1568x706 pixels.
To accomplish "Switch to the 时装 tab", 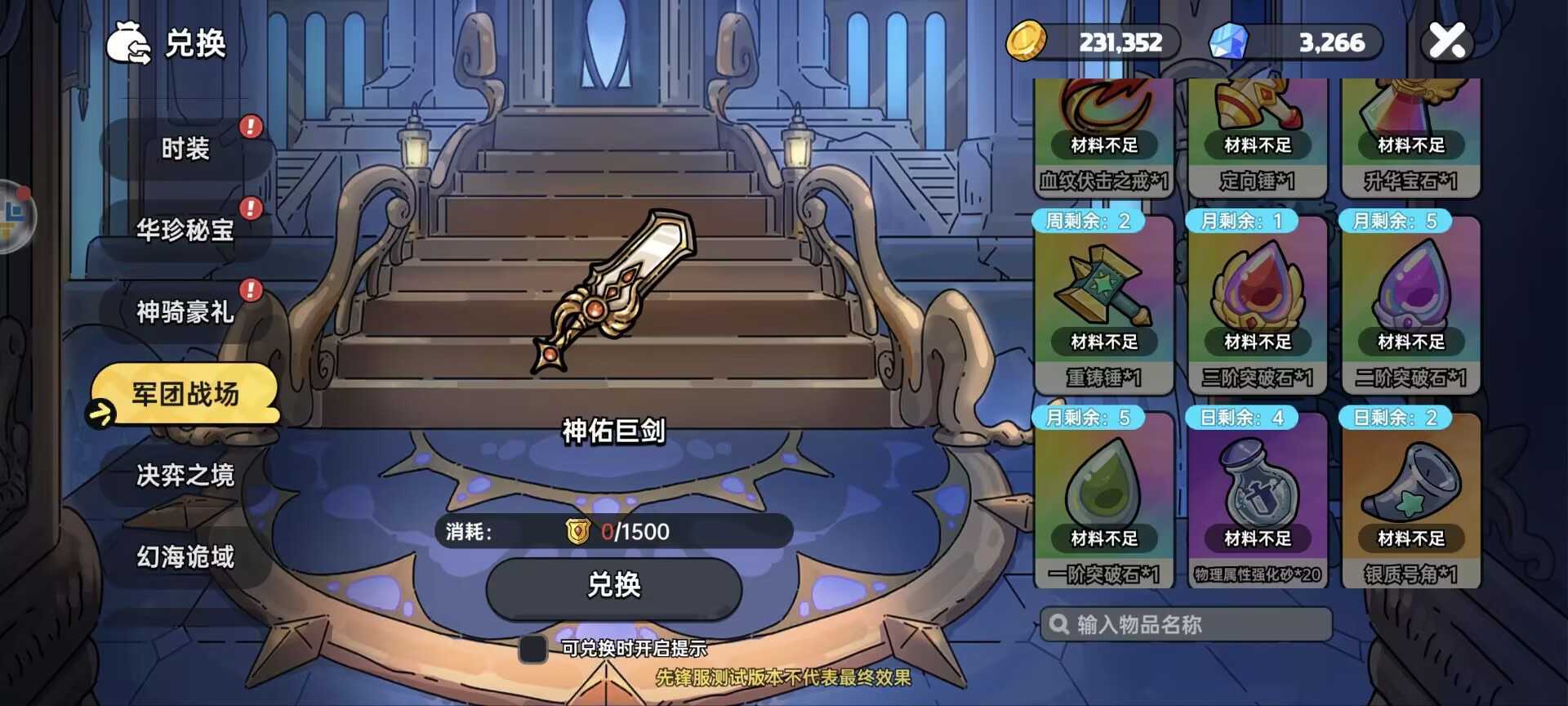I will [185, 149].
